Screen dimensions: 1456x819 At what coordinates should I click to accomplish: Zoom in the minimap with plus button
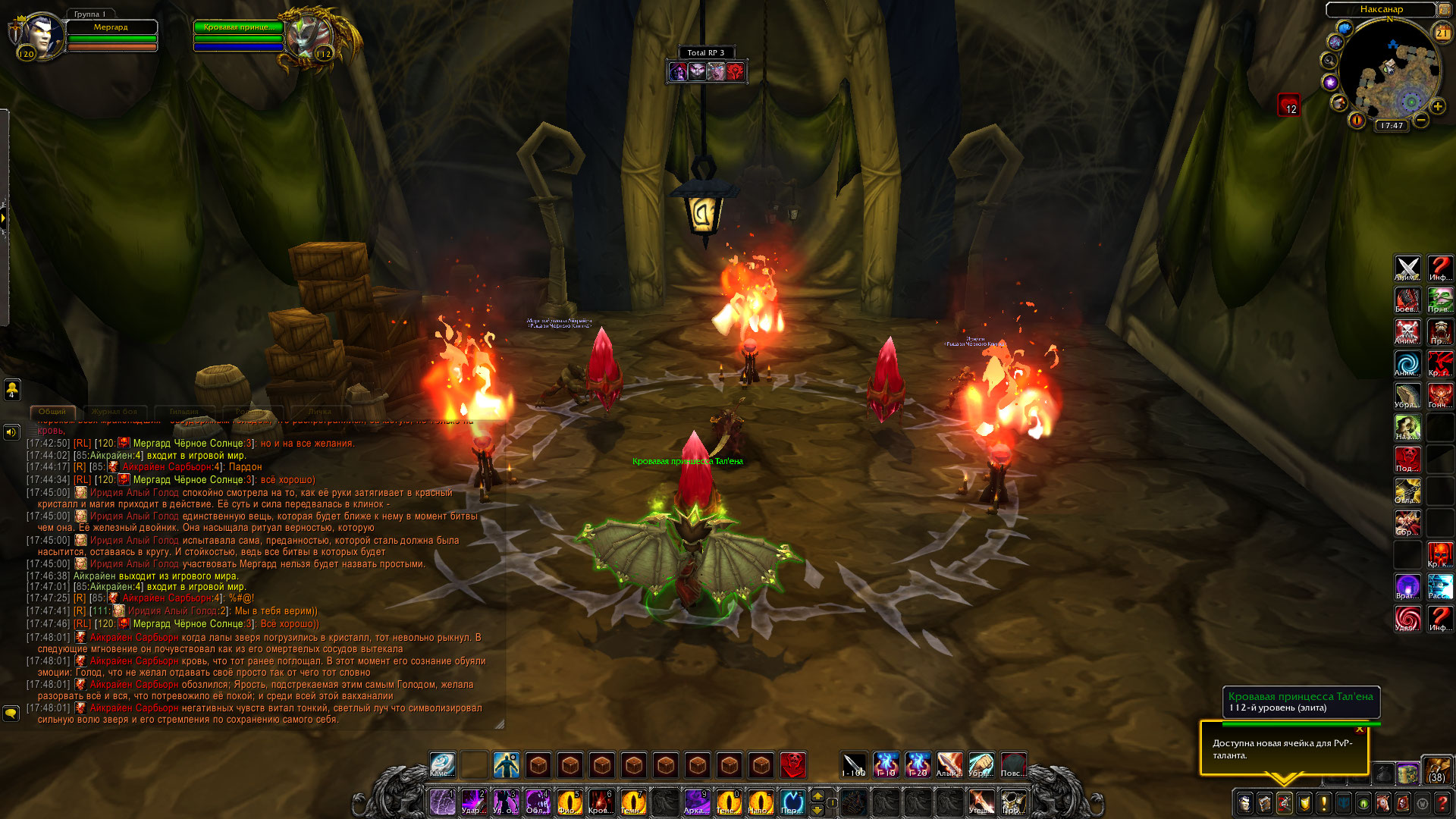1437,107
